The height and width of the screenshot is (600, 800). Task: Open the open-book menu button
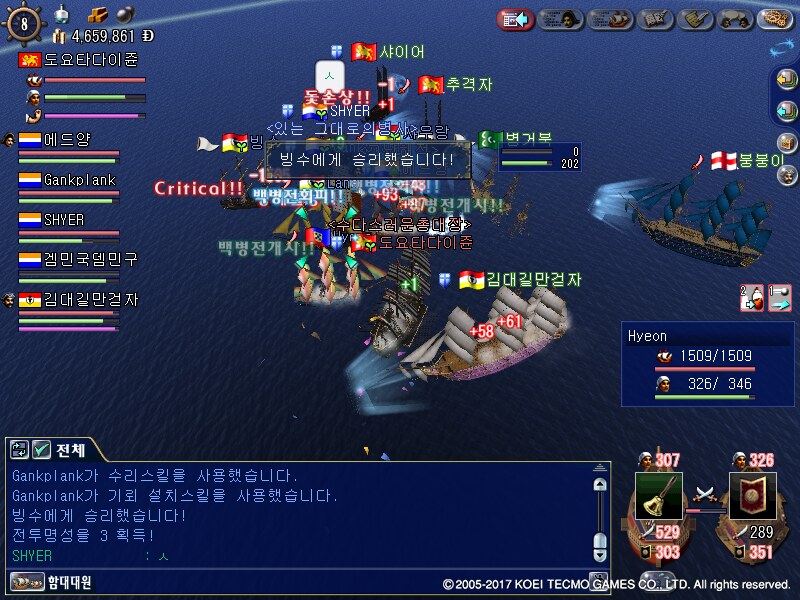point(652,18)
